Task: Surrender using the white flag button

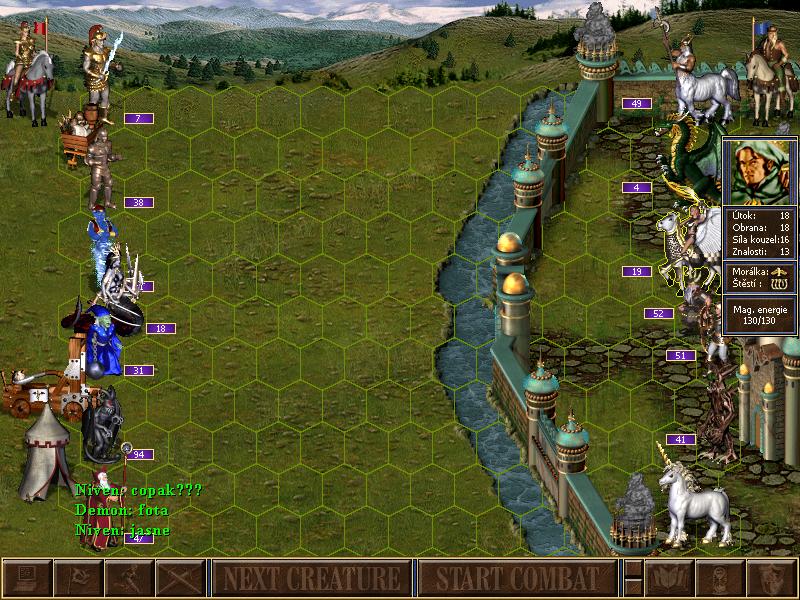Action: (77, 578)
